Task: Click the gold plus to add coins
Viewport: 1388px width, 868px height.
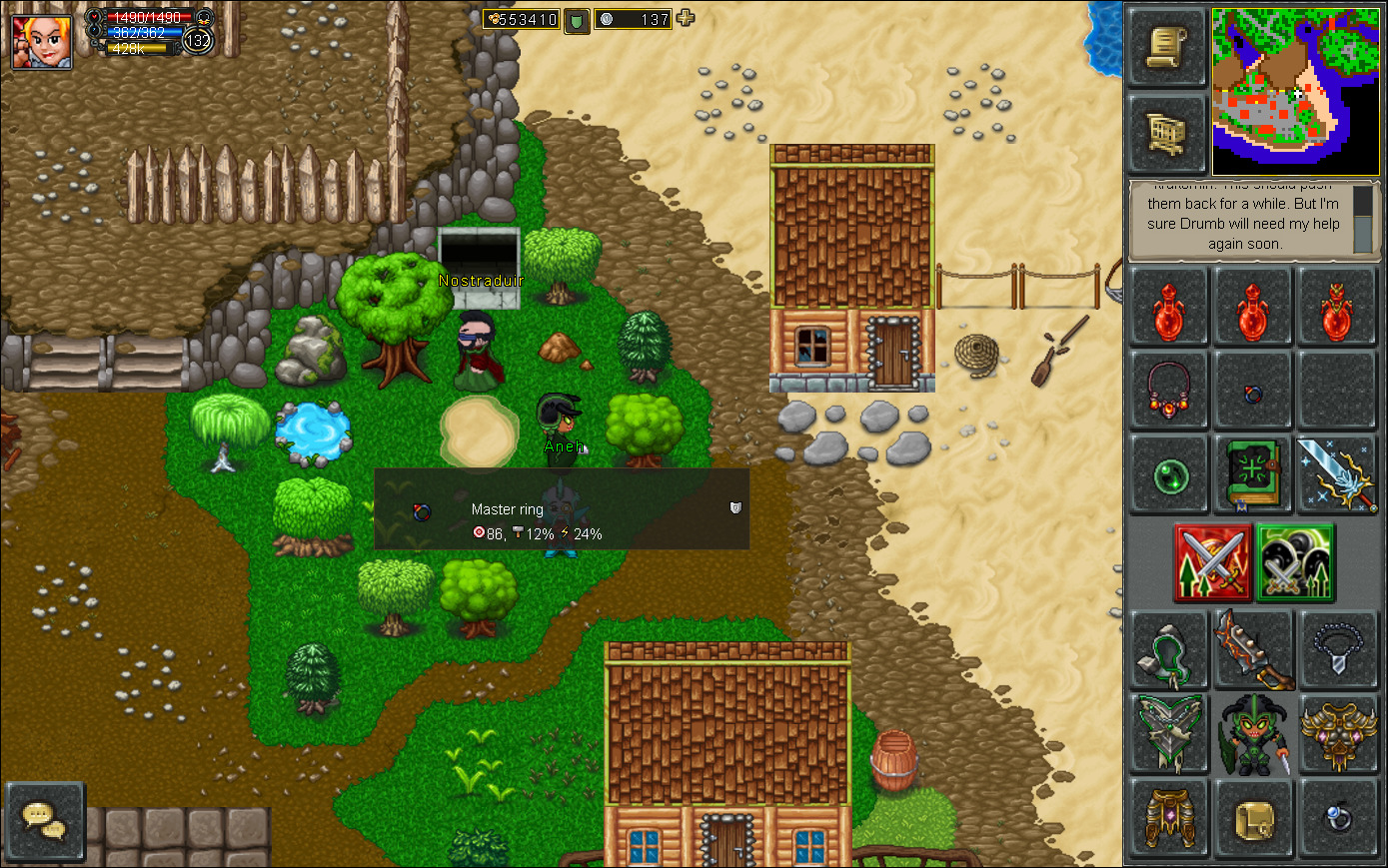Action: pos(686,18)
